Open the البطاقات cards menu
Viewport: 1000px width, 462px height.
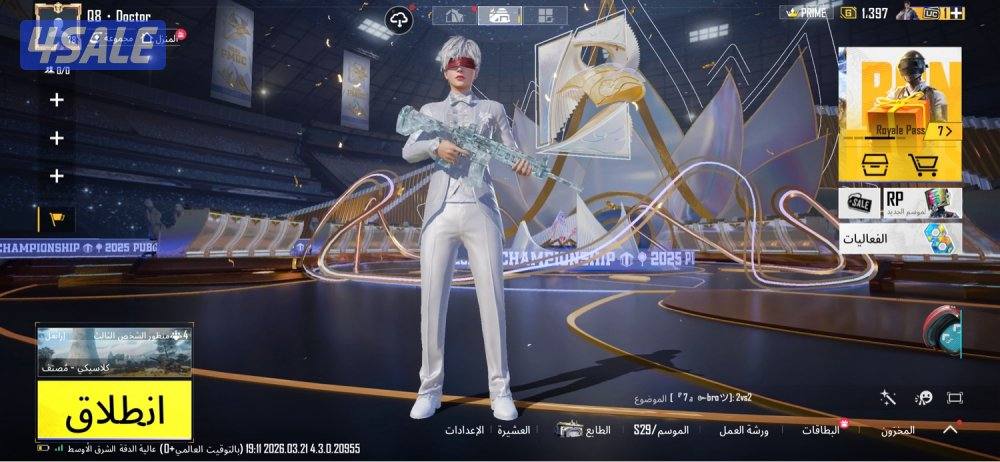pyautogui.click(x=821, y=431)
